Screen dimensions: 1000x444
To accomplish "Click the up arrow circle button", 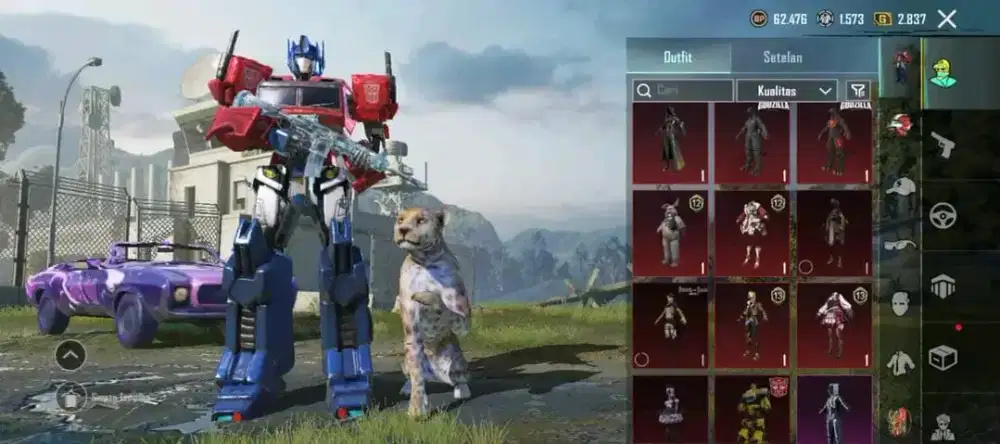I will tap(70, 354).
